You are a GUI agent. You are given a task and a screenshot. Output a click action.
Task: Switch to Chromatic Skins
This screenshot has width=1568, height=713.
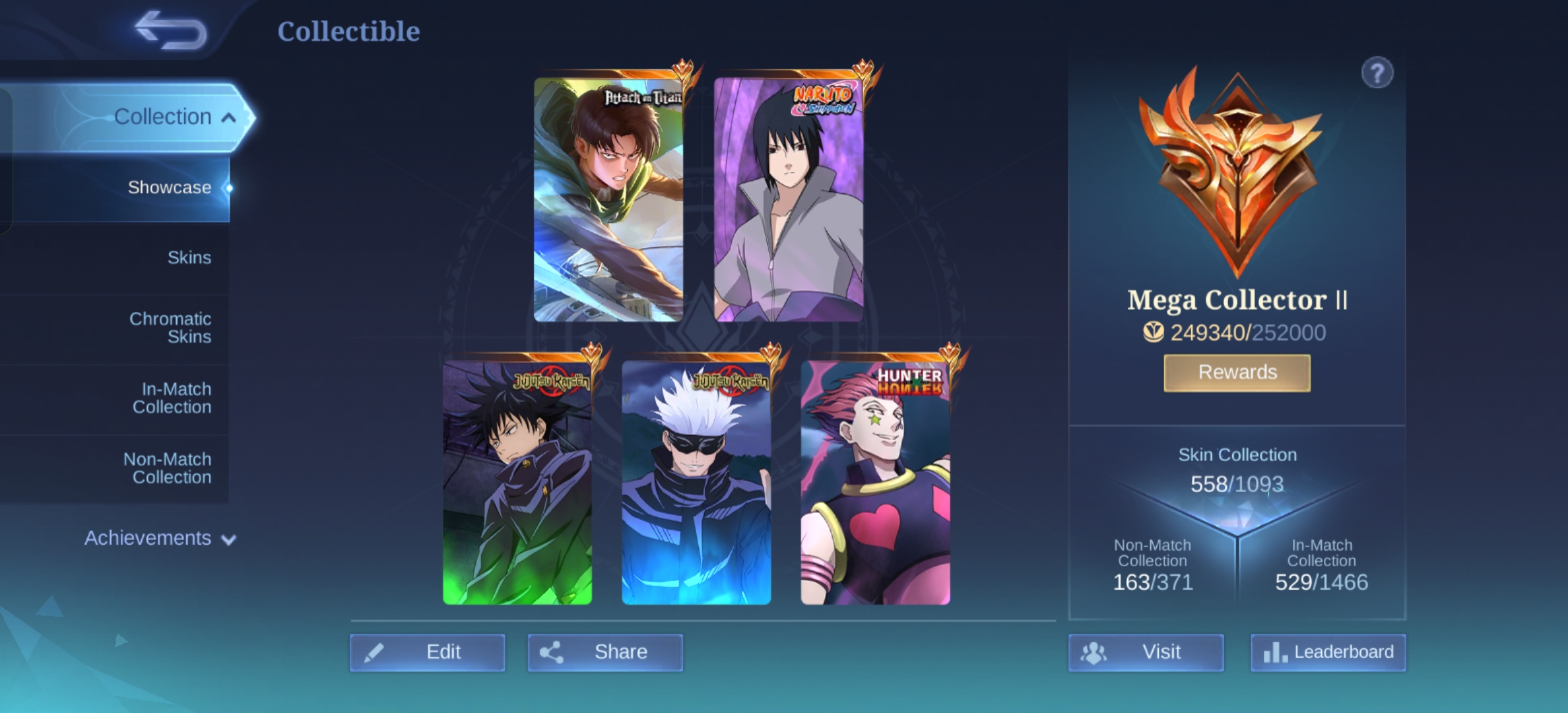coord(170,327)
